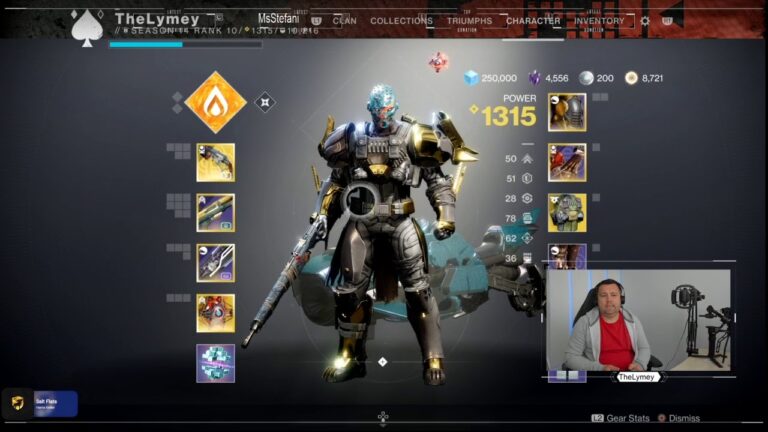768x432 pixels.
Task: Open the Solar subclass diamond icon
Action: [x=216, y=101]
